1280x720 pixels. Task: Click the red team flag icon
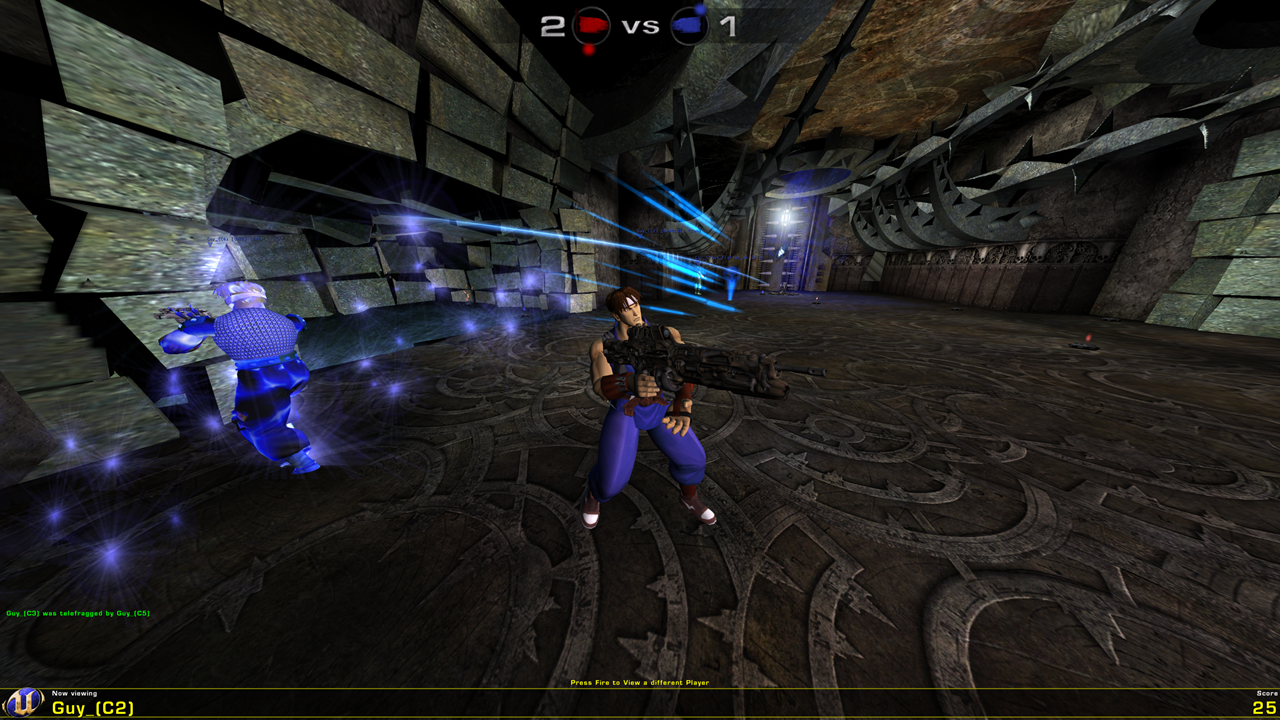pos(590,26)
